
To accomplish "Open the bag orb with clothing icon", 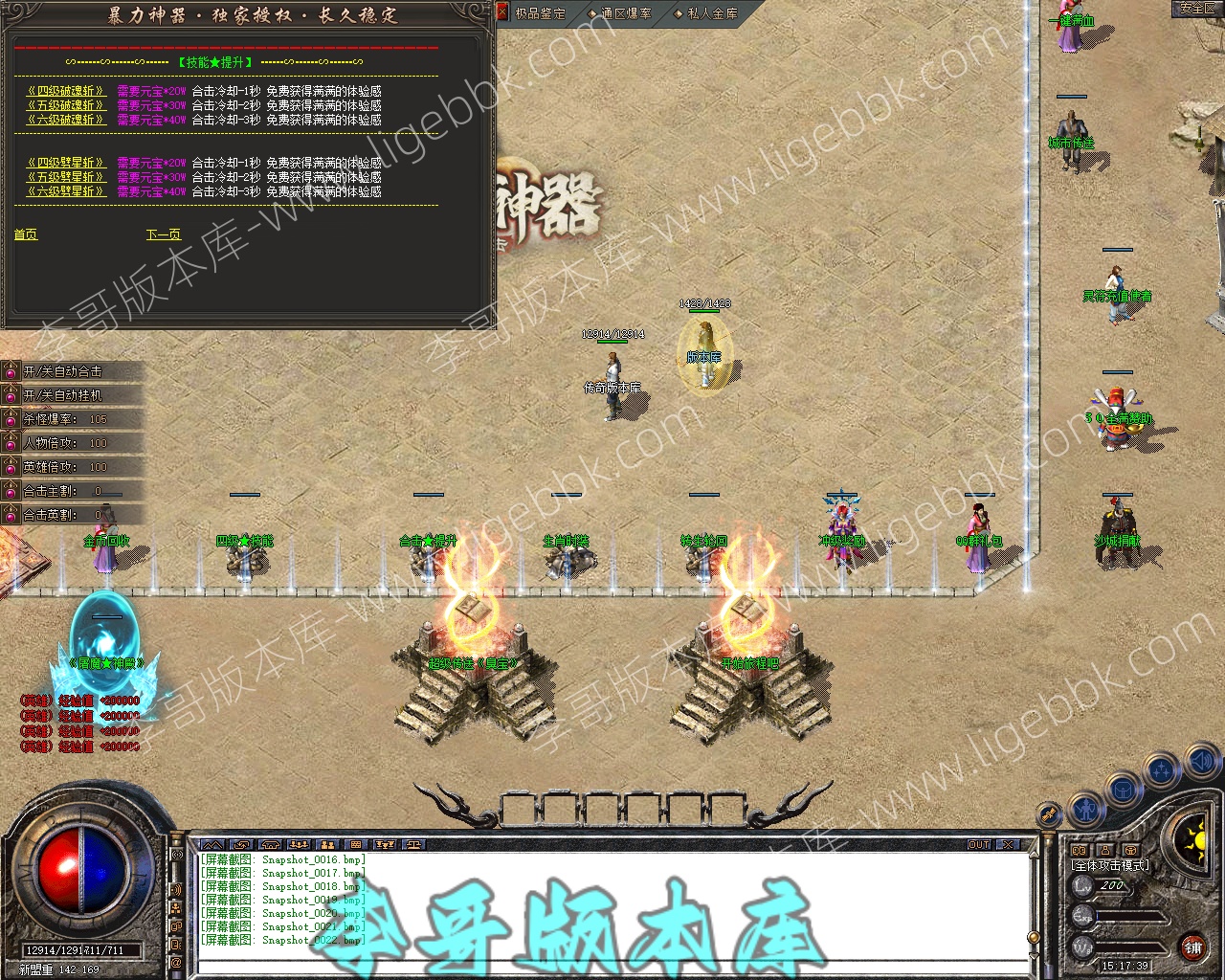I will [x=1123, y=791].
